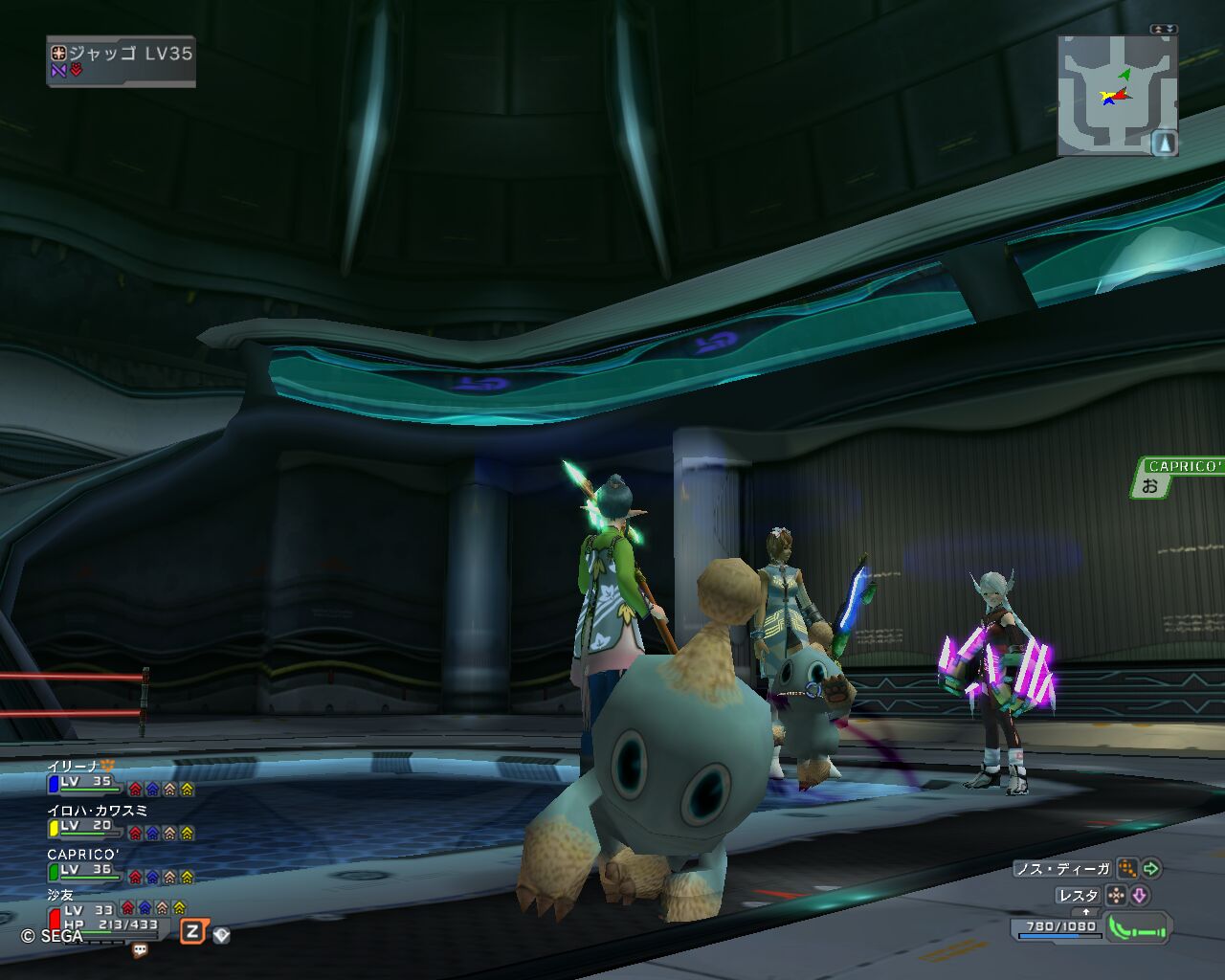Cast the レスタ healing technique
The height and width of the screenshot is (980, 1225).
click(x=1078, y=896)
